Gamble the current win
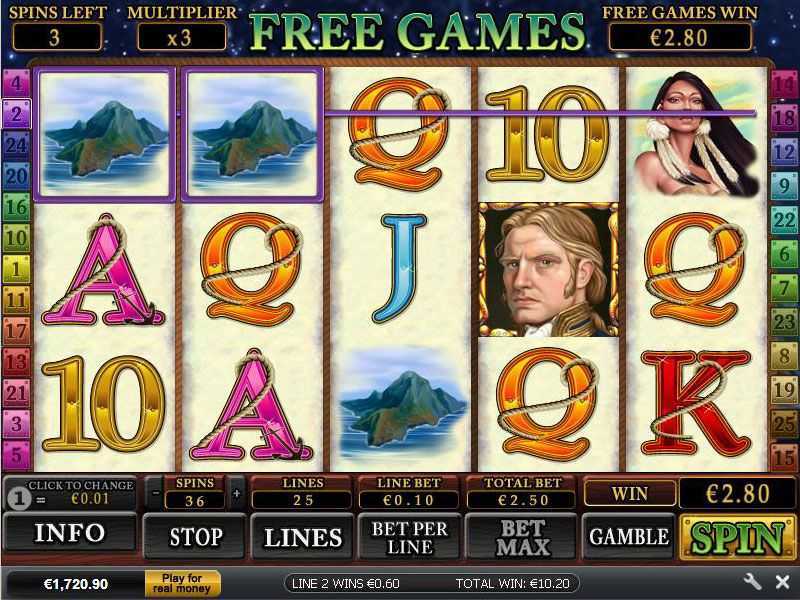Image resolution: width=800 pixels, height=600 pixels. click(628, 537)
